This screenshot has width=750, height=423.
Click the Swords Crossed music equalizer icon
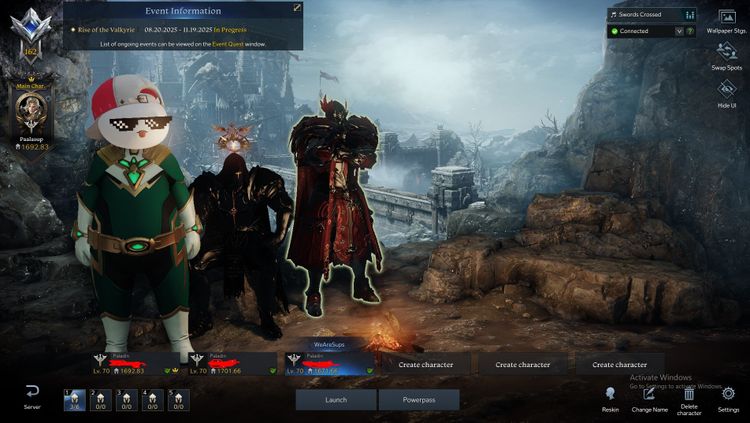689,15
